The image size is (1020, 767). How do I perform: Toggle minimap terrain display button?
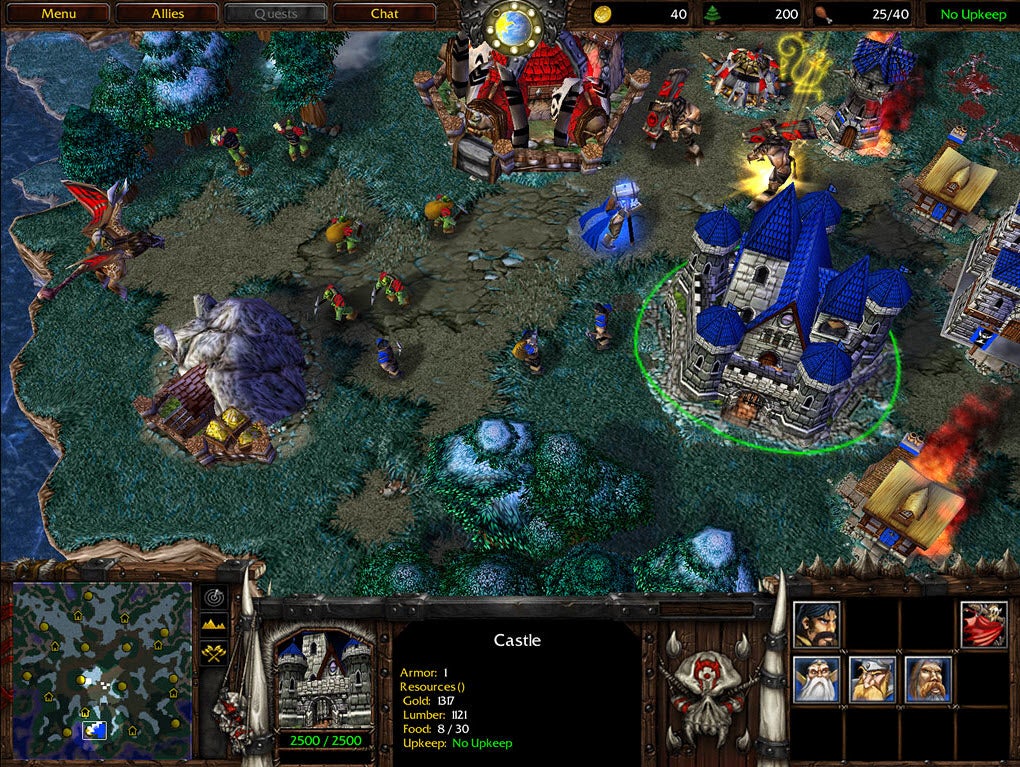(215, 625)
